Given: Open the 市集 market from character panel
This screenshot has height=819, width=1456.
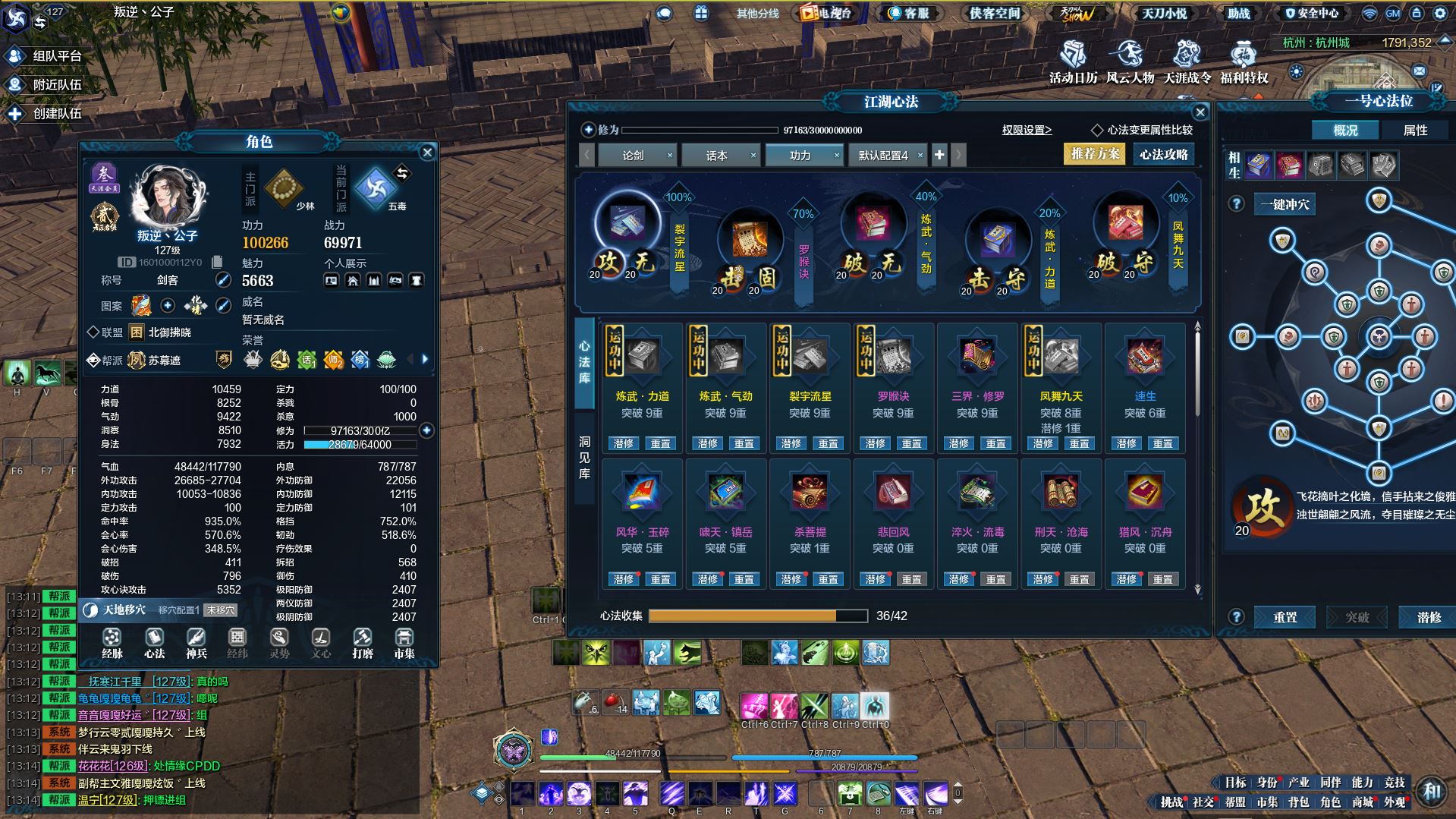Looking at the screenshot, I should tap(404, 643).
